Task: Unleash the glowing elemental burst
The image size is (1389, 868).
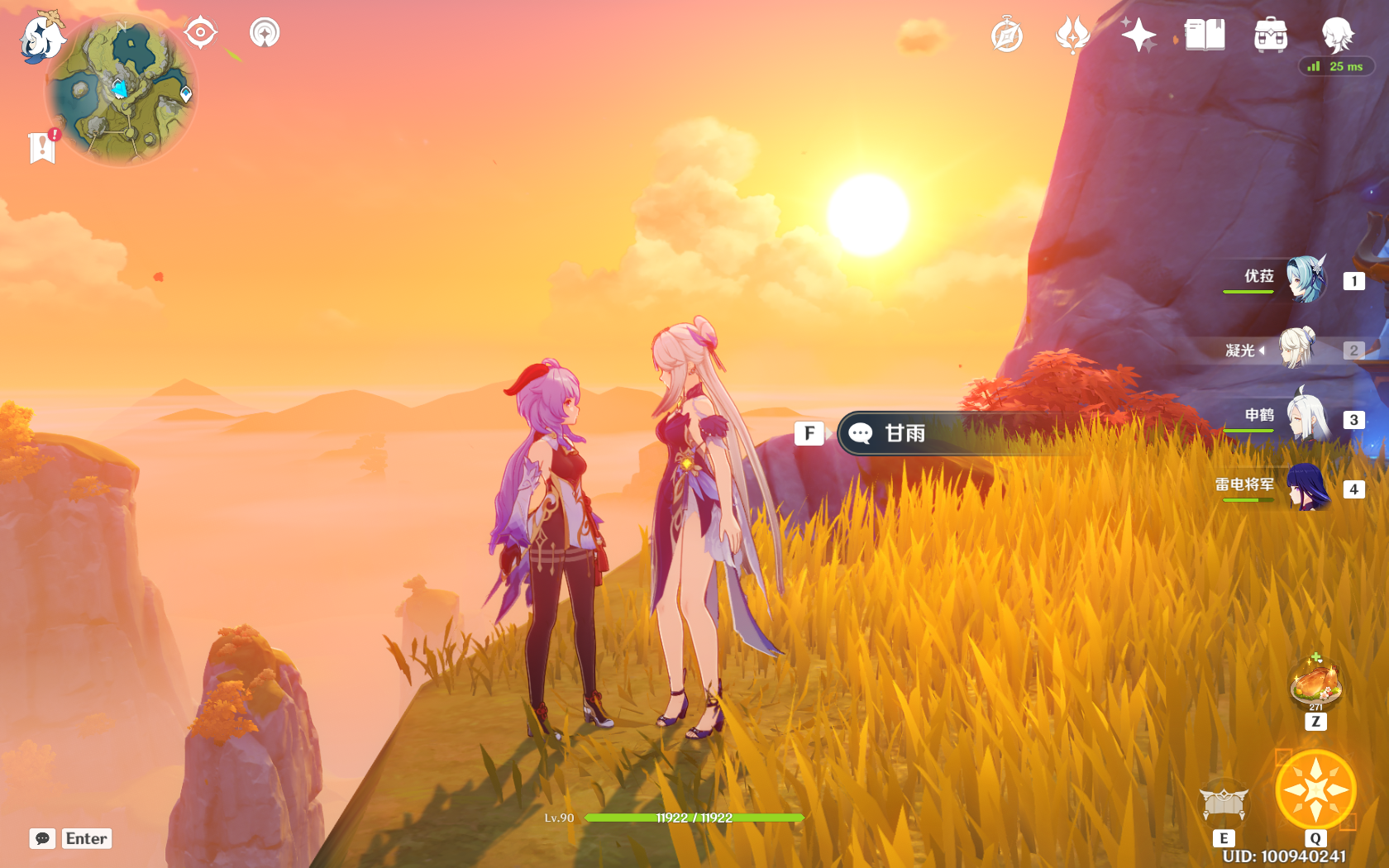Action: (1315, 790)
